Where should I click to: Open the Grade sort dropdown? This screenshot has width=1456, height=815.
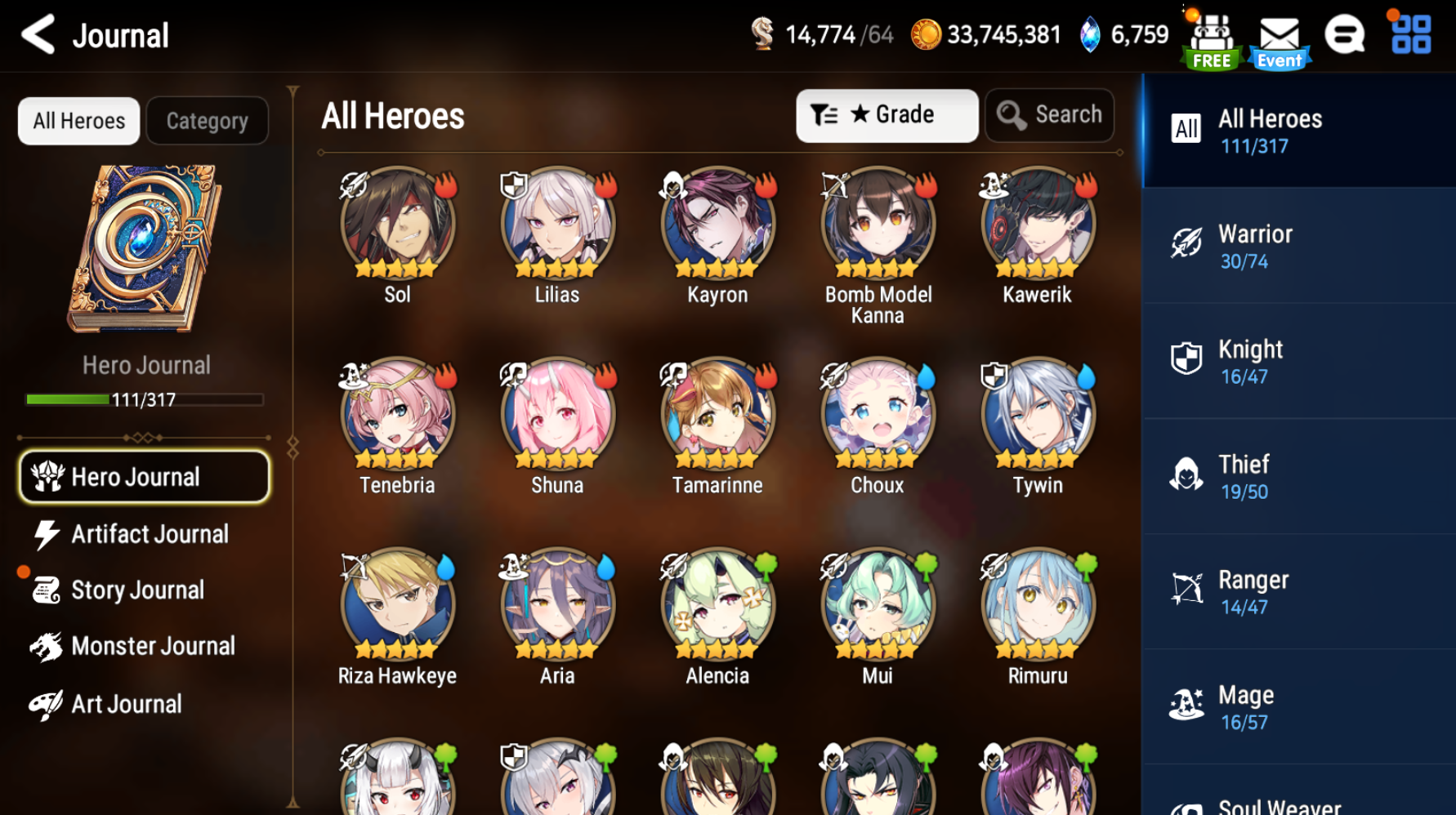click(887, 115)
